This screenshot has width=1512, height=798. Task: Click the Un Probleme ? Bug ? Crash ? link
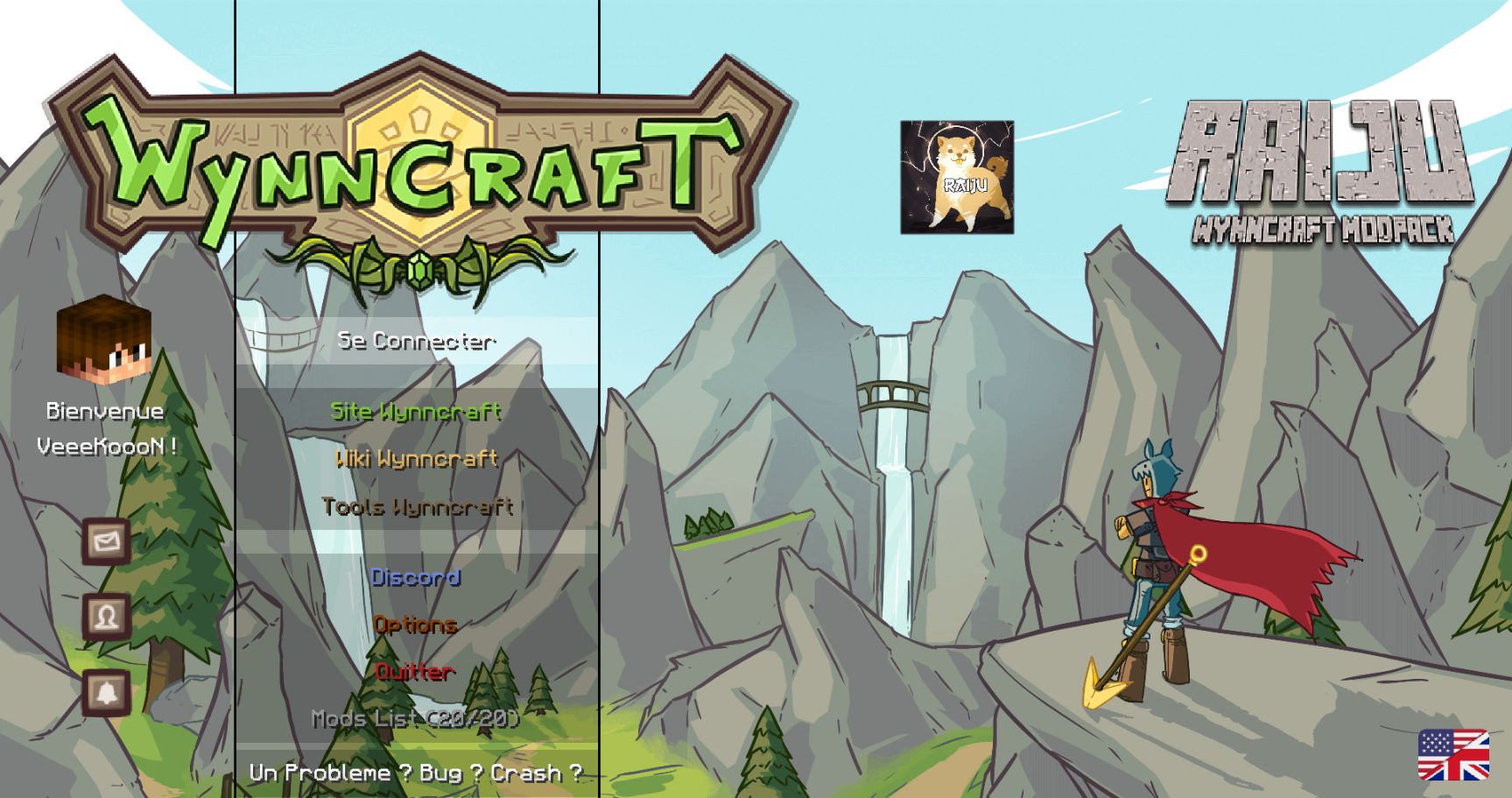415,773
